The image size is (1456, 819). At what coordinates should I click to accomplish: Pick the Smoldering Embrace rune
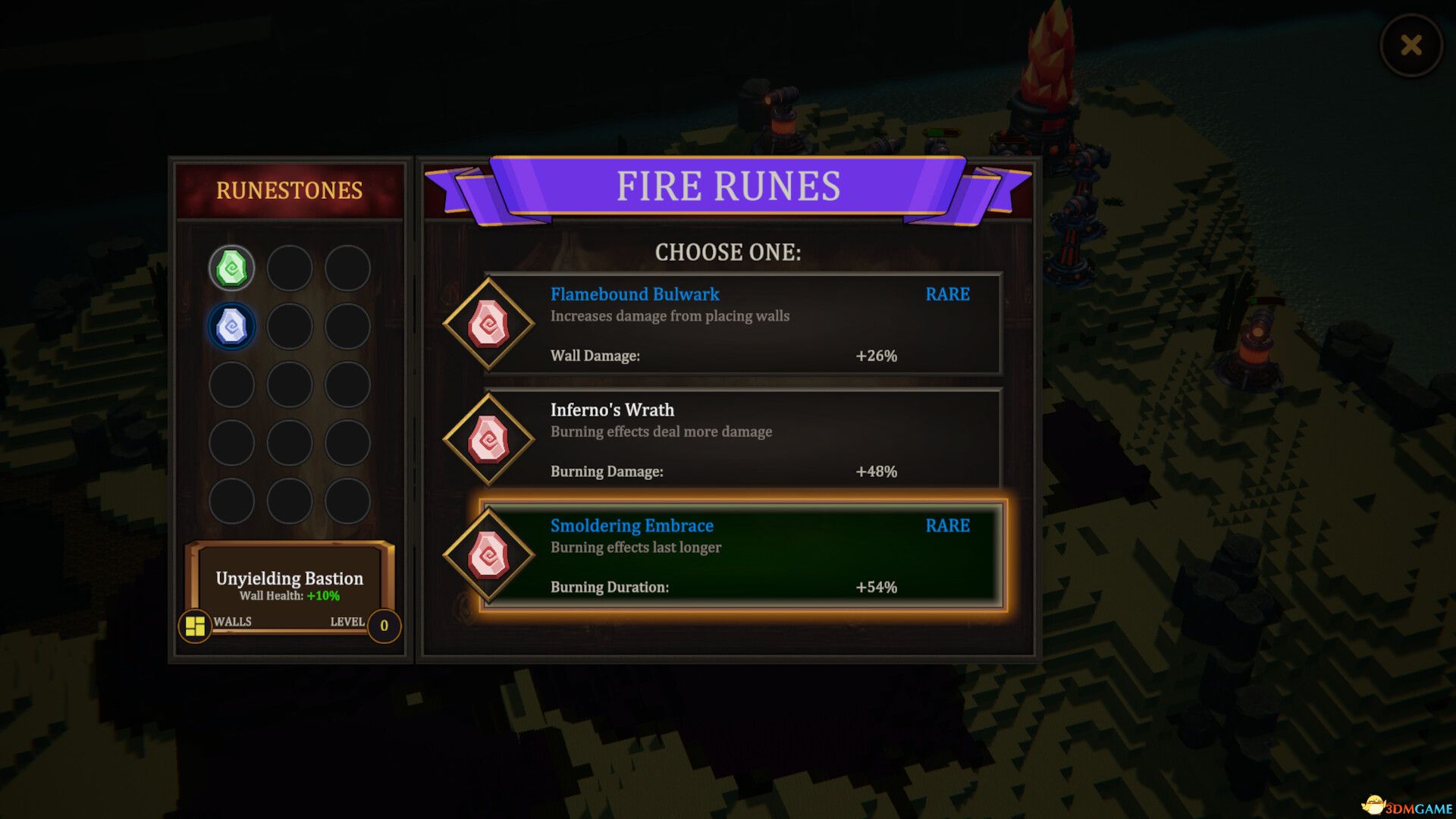tap(743, 555)
